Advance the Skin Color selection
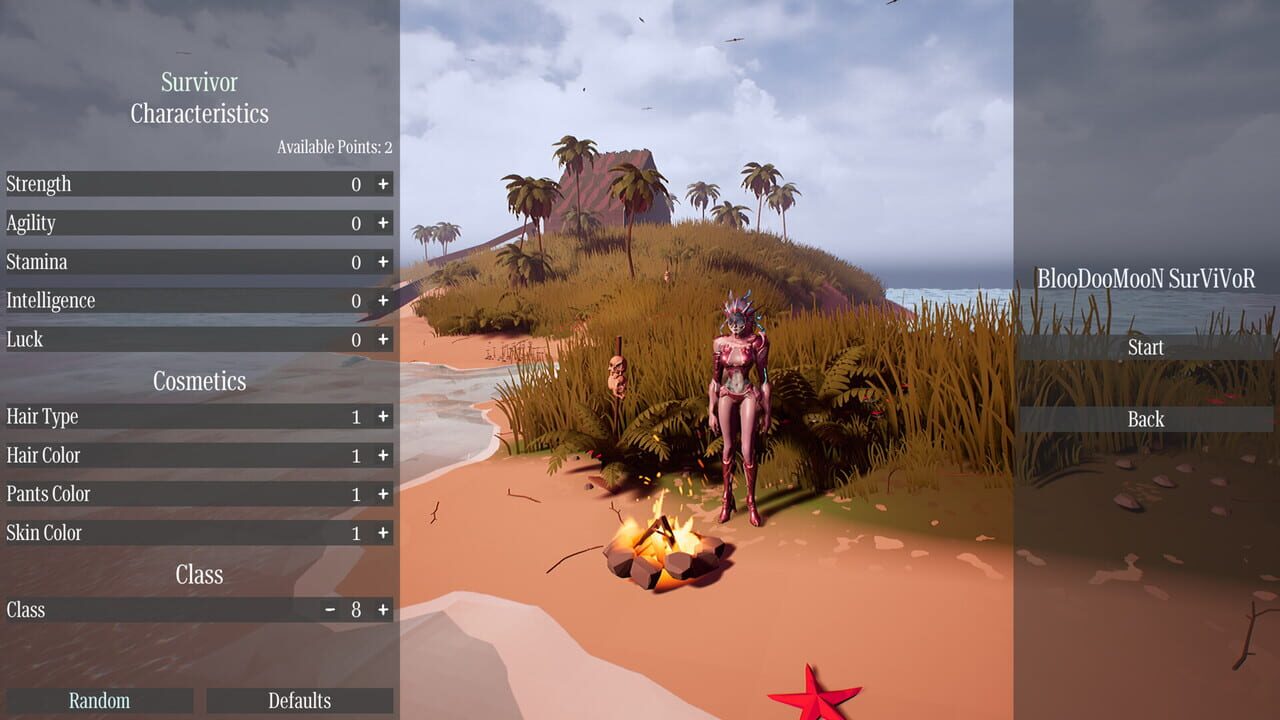Image resolution: width=1280 pixels, height=720 pixels. (x=385, y=532)
